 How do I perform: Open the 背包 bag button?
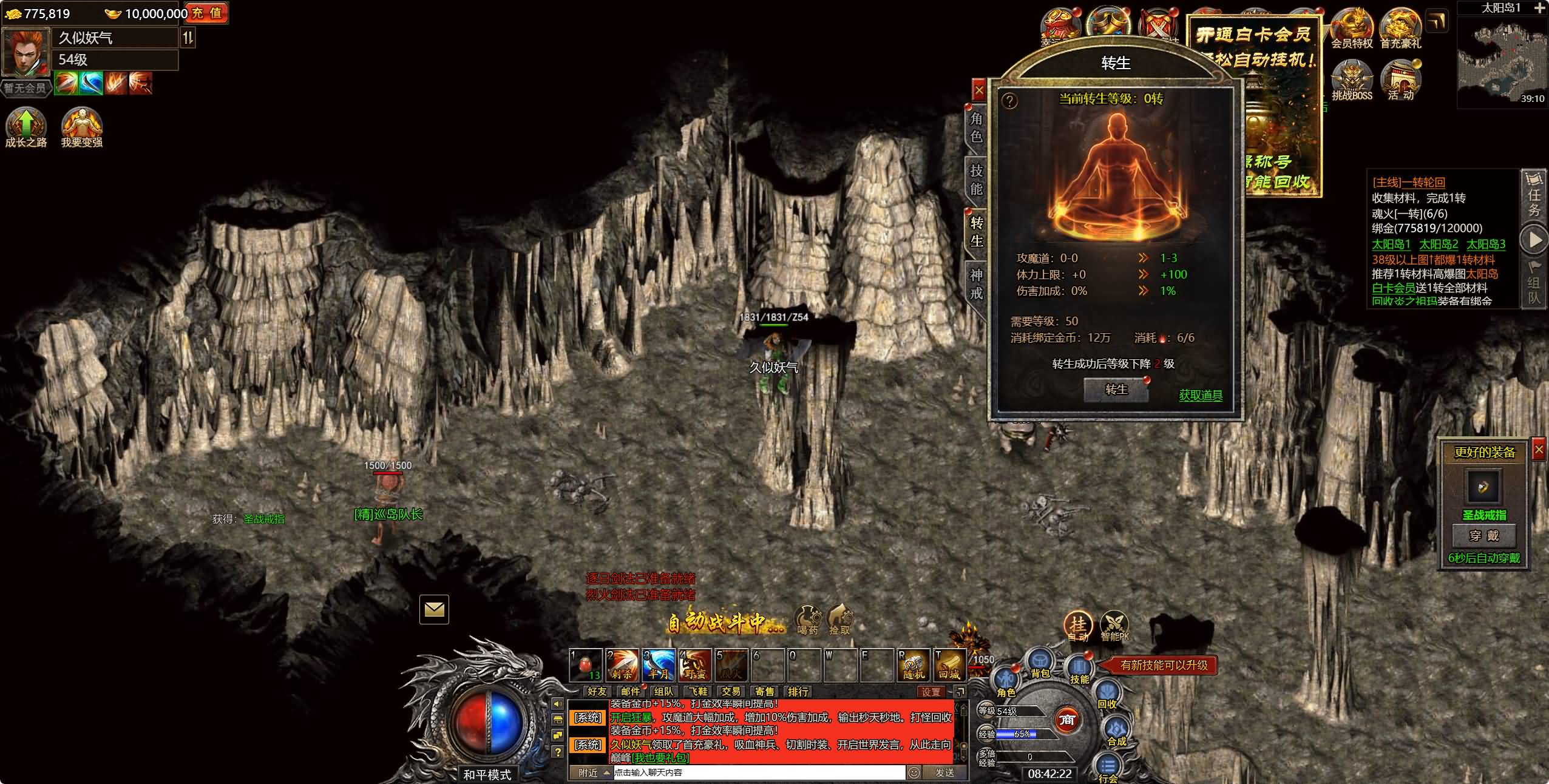tap(1040, 663)
